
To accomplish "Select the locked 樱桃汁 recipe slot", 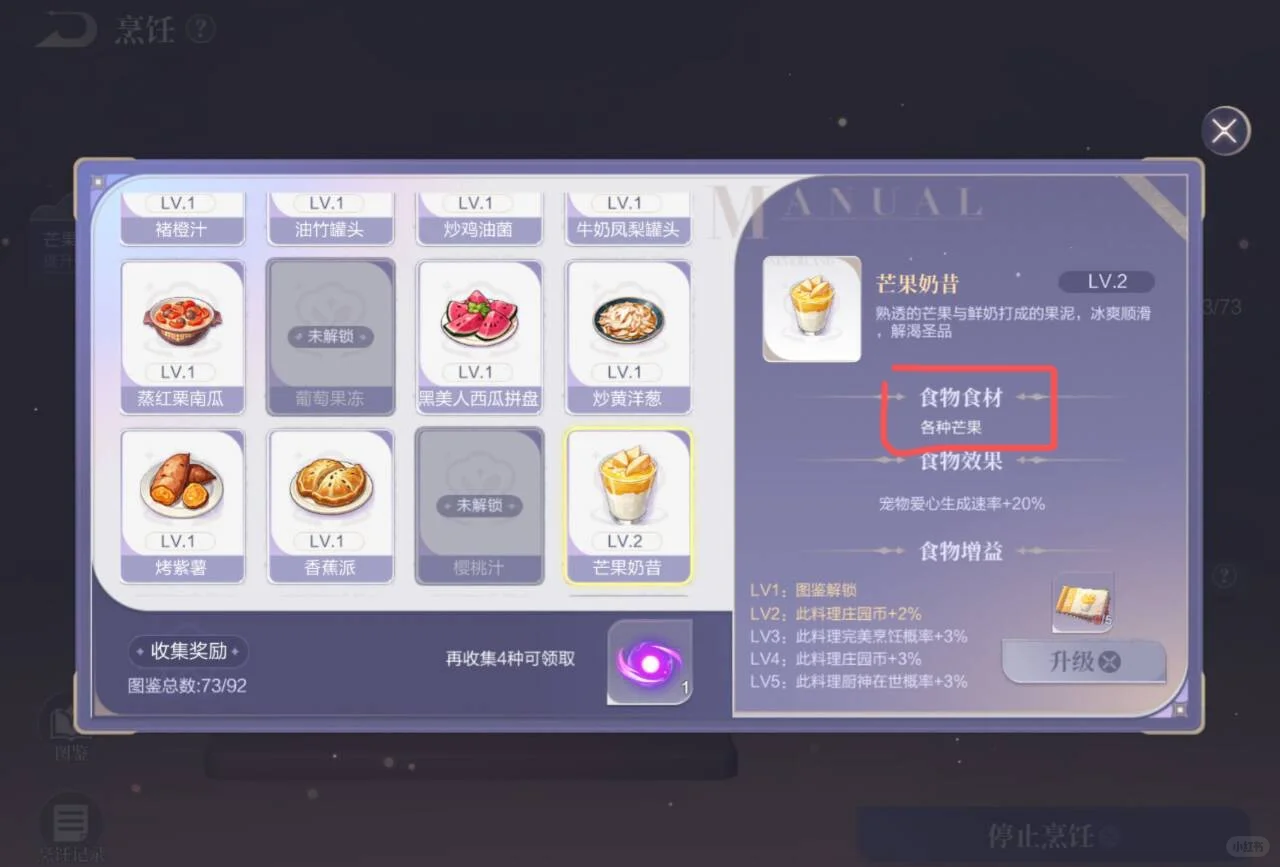I will (x=479, y=505).
